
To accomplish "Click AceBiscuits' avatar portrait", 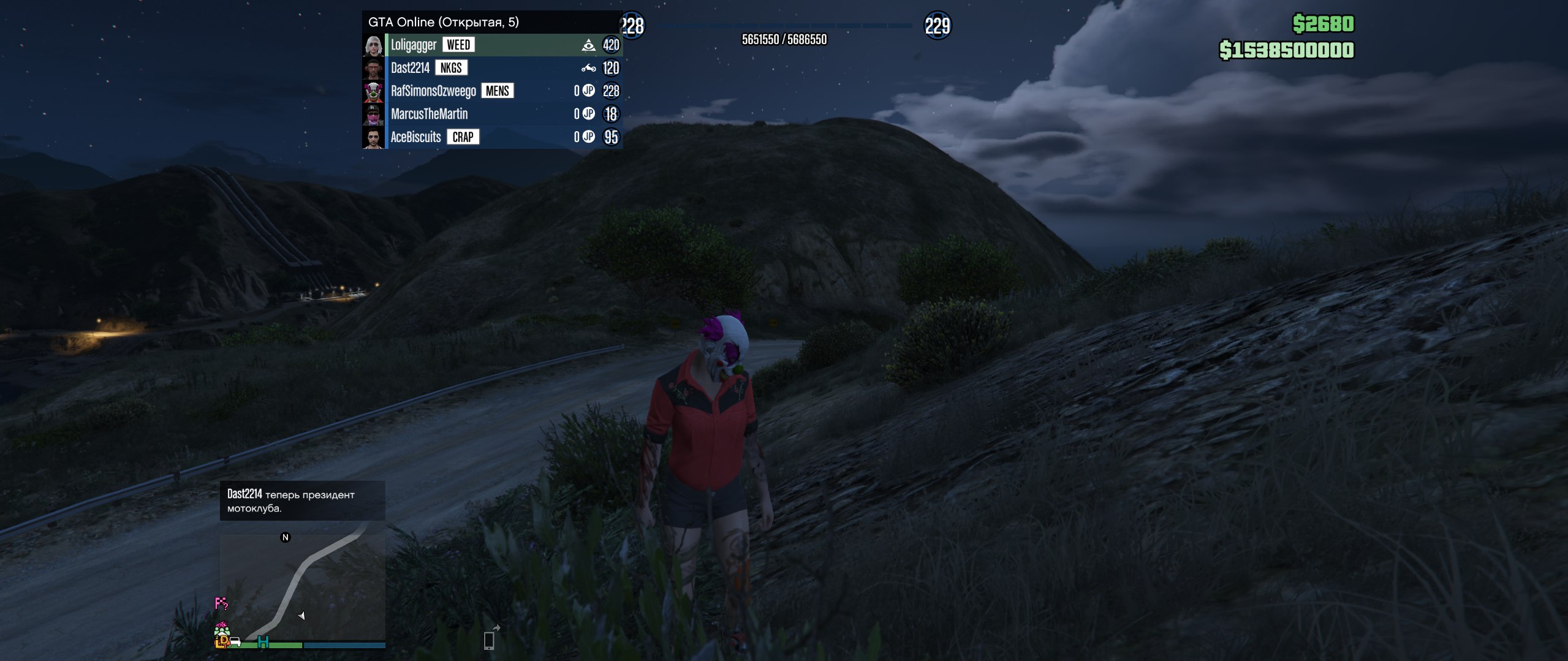I will click(374, 137).
